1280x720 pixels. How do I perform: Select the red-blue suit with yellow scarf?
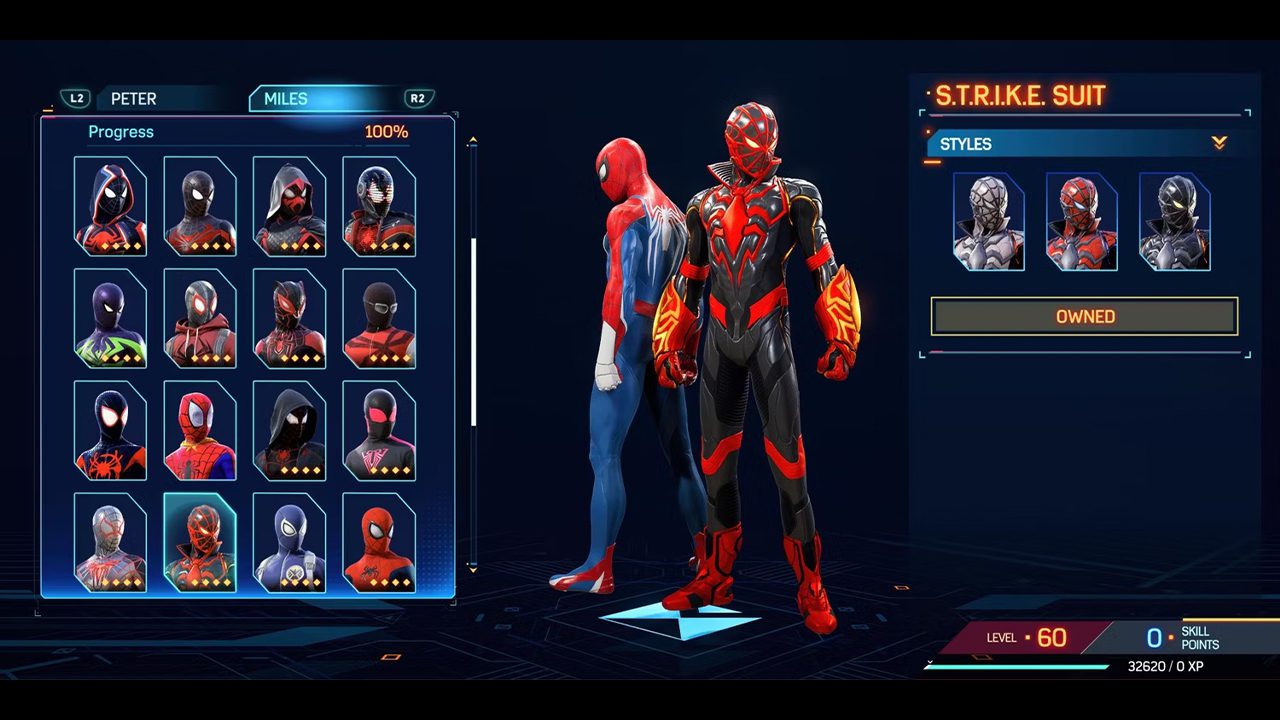(x=199, y=431)
